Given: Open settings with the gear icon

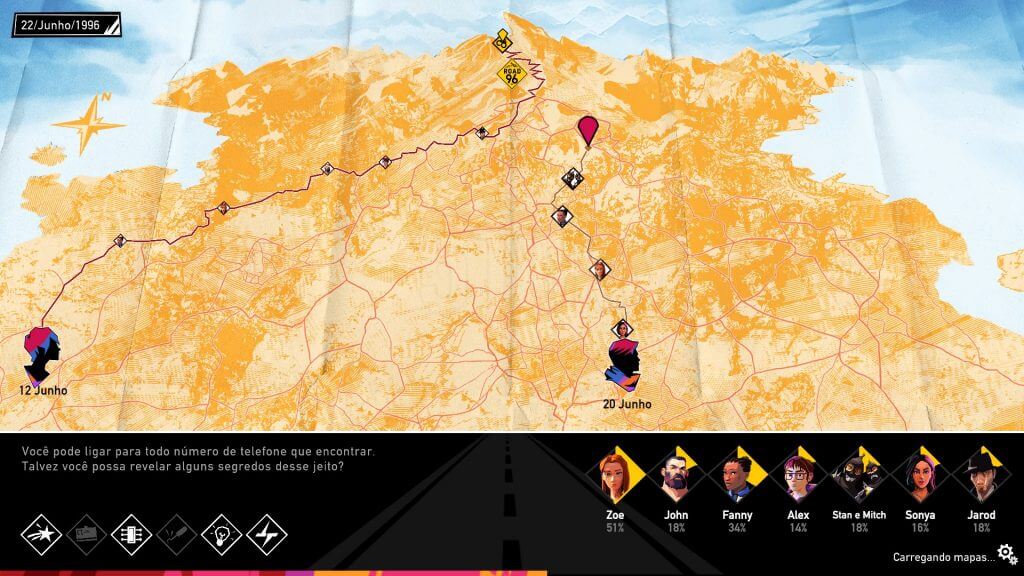Looking at the screenshot, I should 1007,553.
